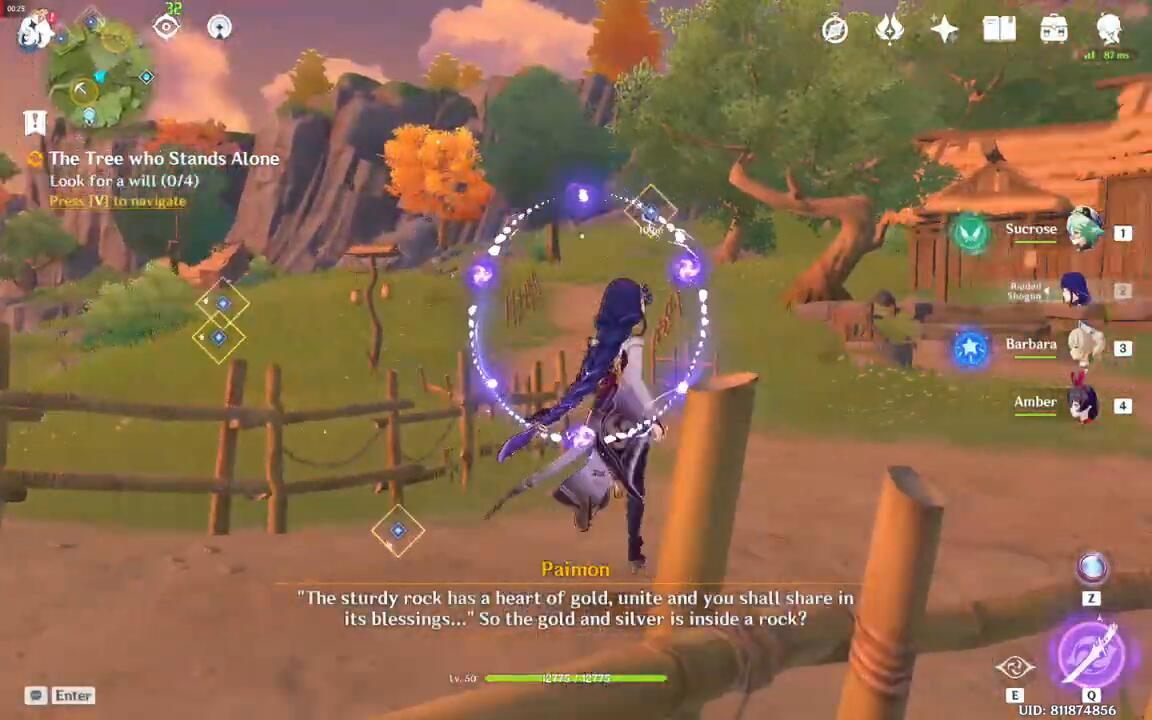Screen dimensions: 1152x720
Task: Activate the eye-shaped elemental sight icon
Action: coord(166,27)
